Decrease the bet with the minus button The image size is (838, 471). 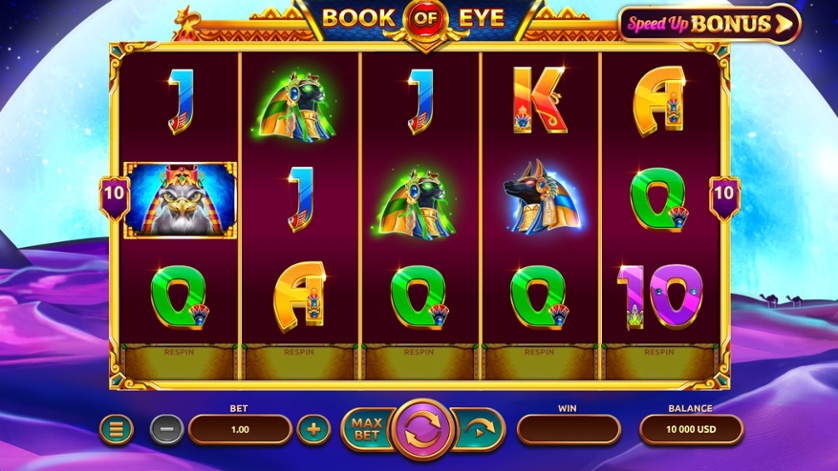(x=167, y=430)
